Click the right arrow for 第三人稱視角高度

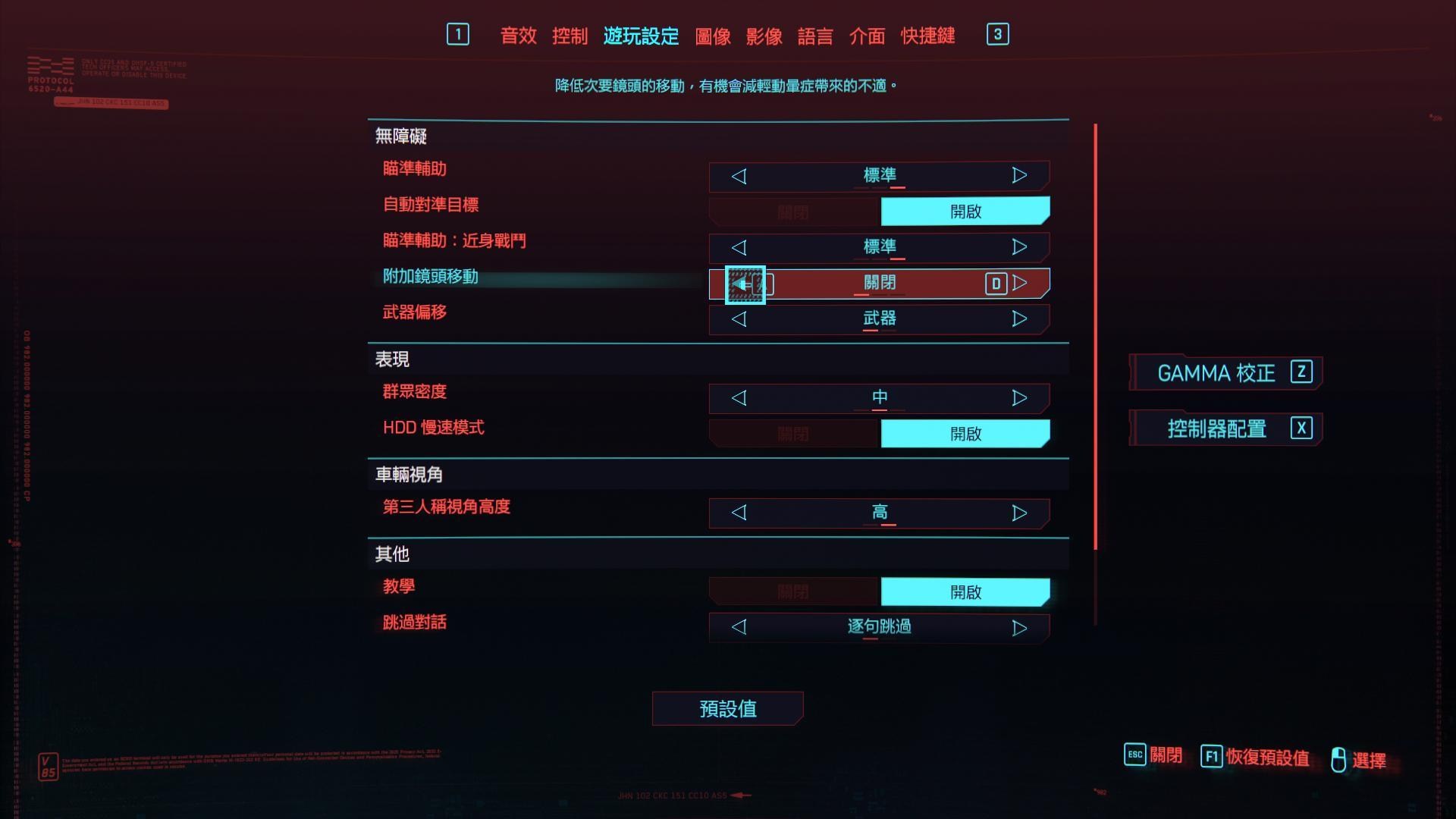click(x=1018, y=513)
